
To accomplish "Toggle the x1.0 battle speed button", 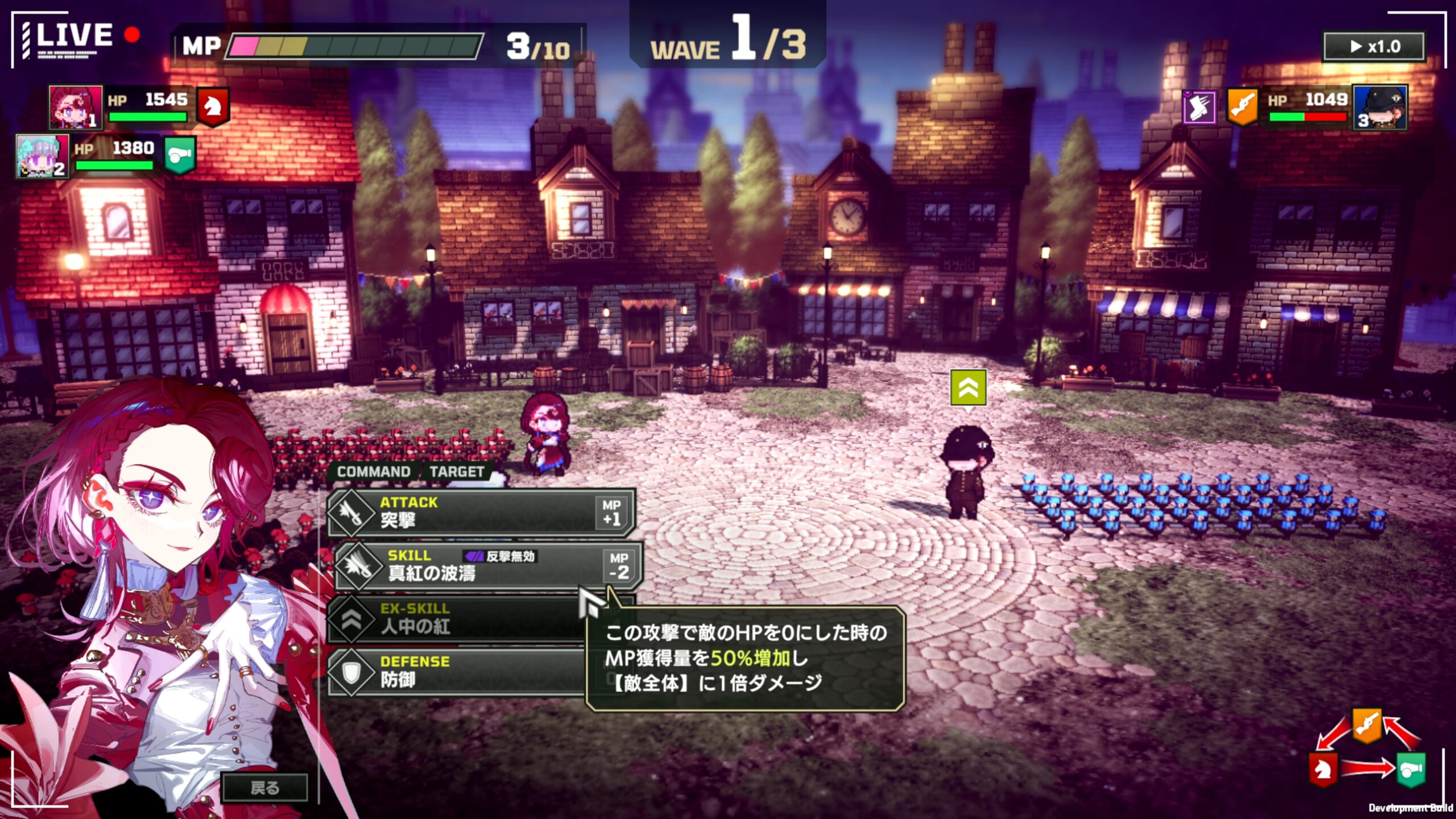I will coord(1374,47).
